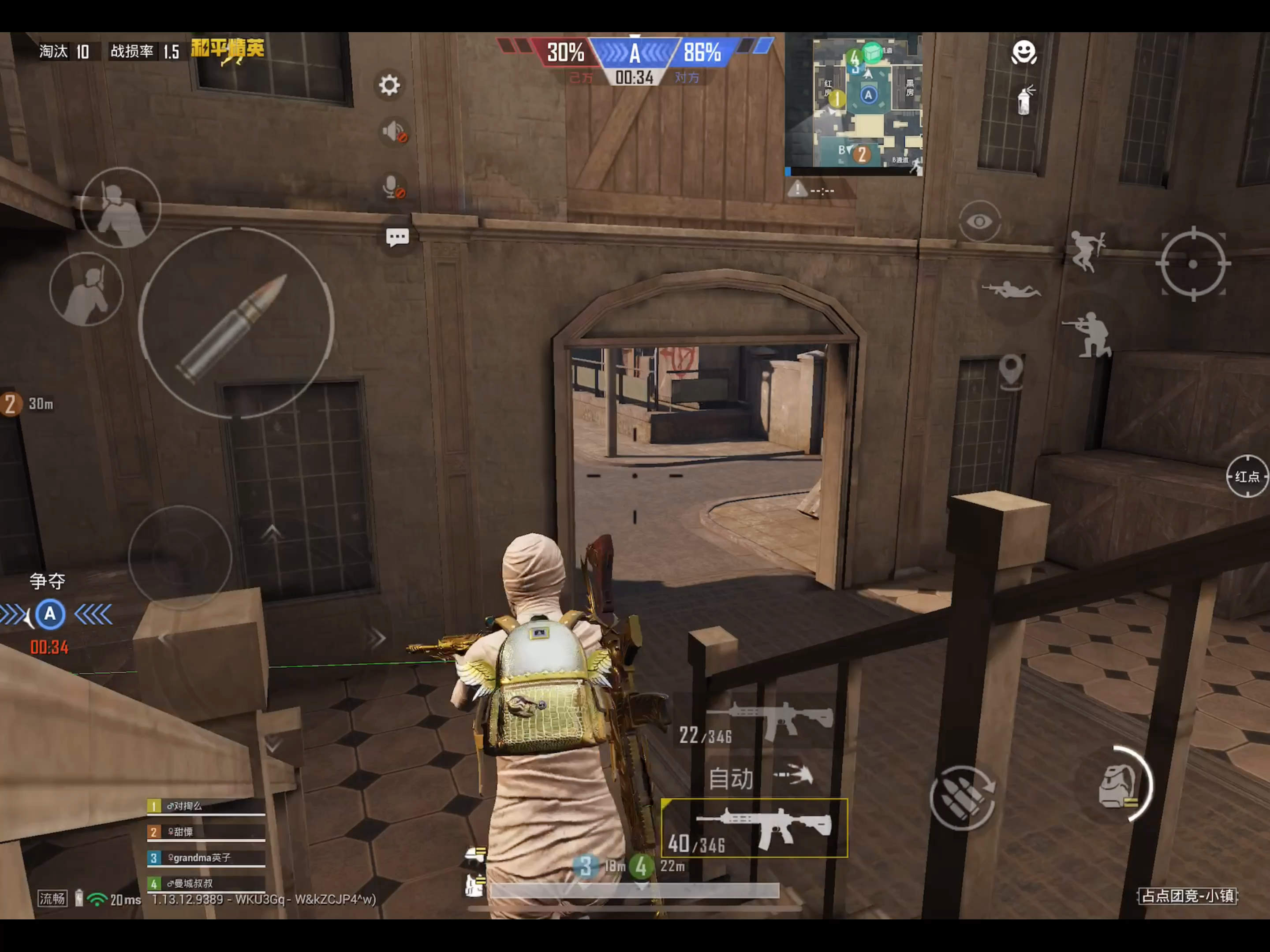This screenshot has height=952, width=1270.
Task: Aim down sights with crosshair button
Action: click(x=1192, y=264)
